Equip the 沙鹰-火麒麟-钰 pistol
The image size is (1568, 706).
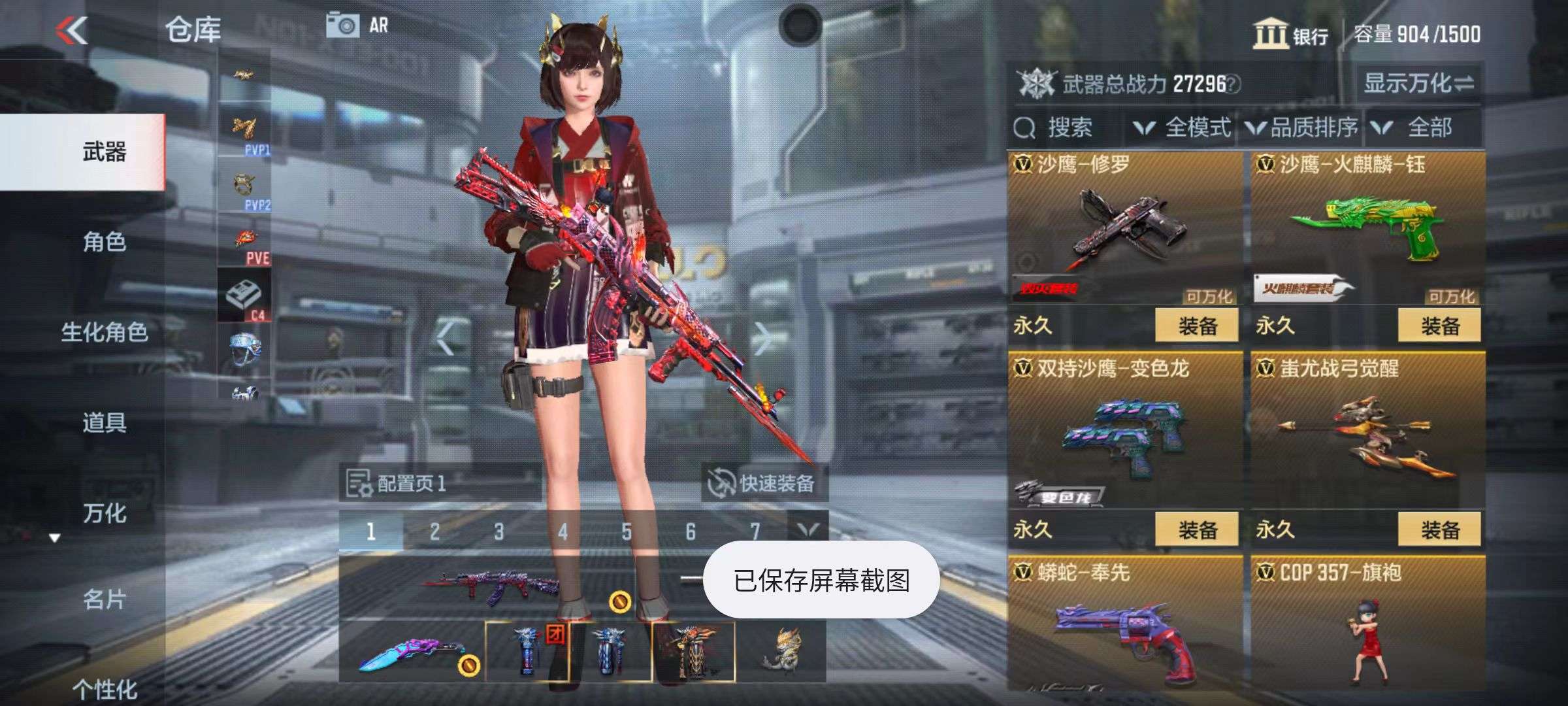(1439, 326)
